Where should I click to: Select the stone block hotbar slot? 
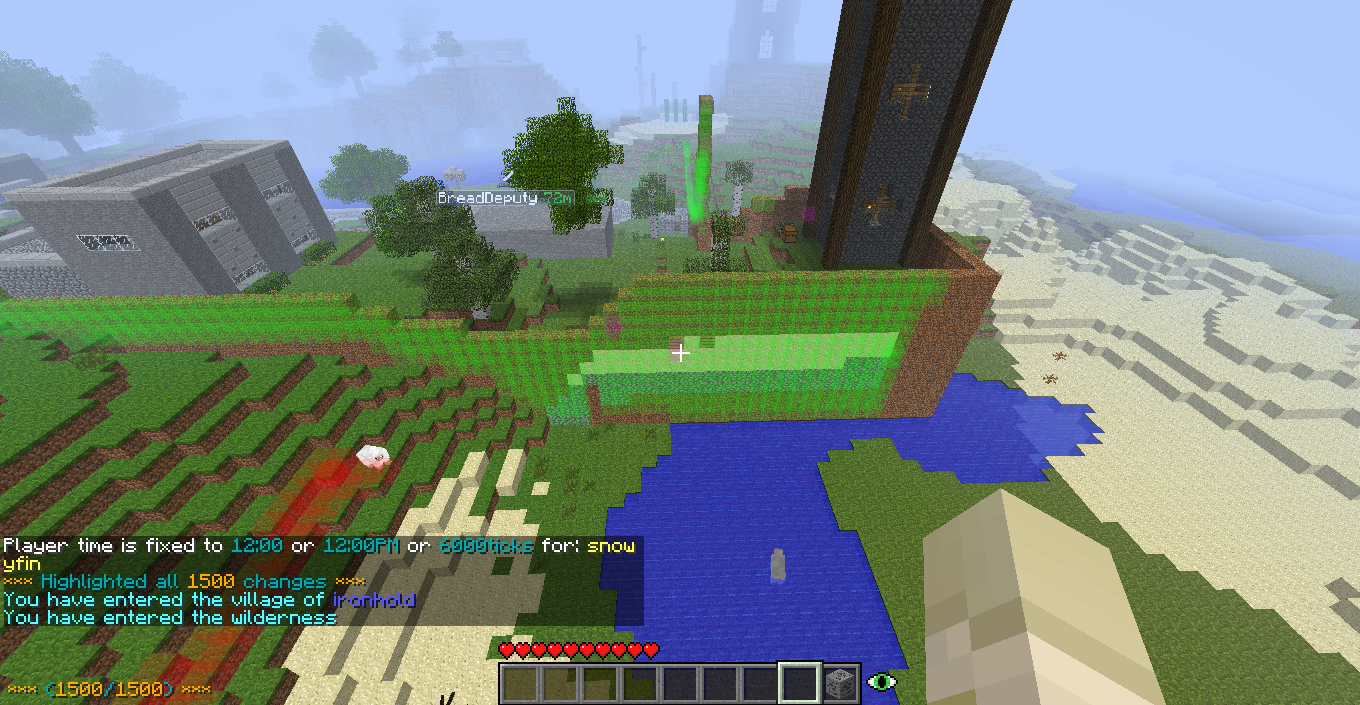click(x=841, y=683)
